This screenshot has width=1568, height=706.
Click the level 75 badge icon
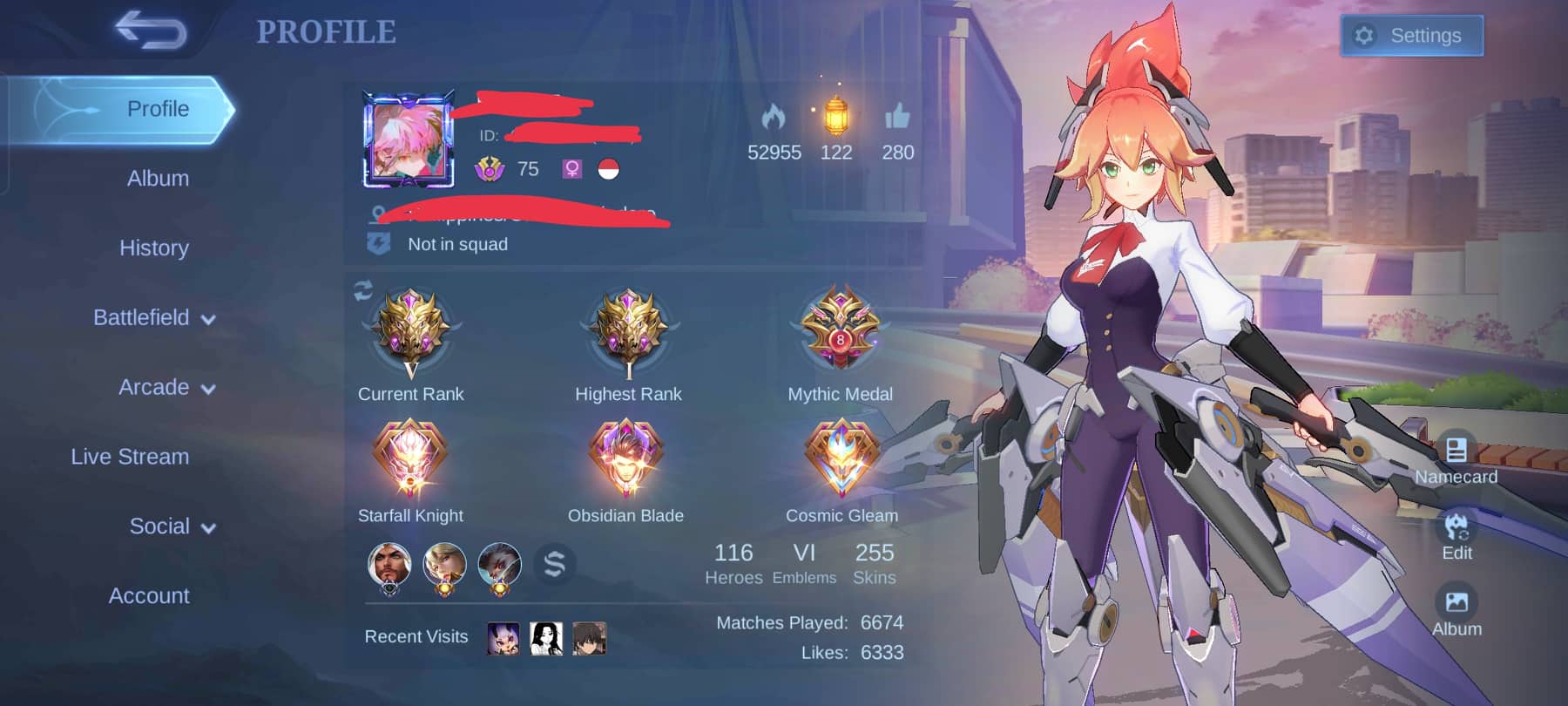click(489, 169)
